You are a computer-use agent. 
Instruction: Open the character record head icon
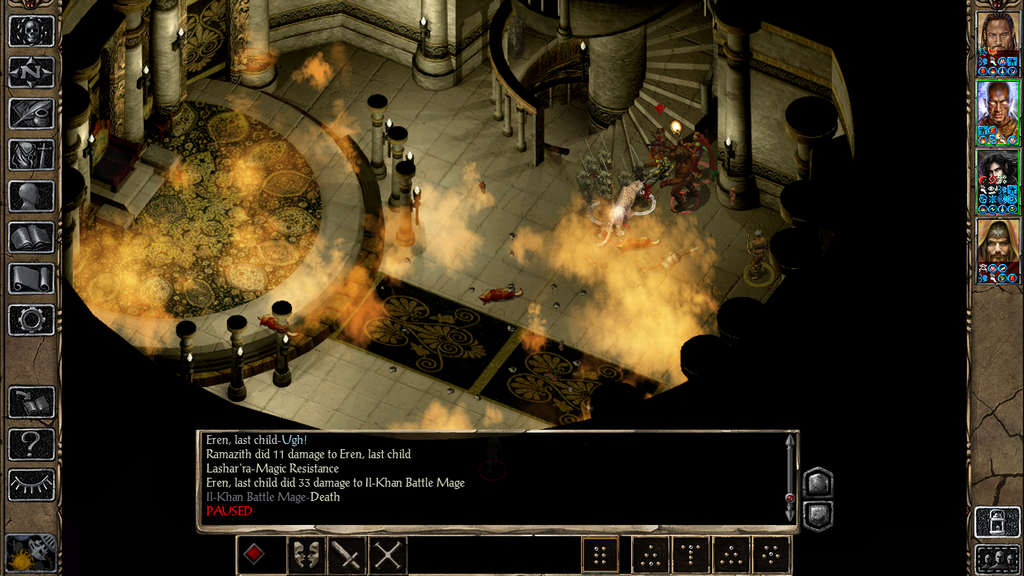[31, 196]
